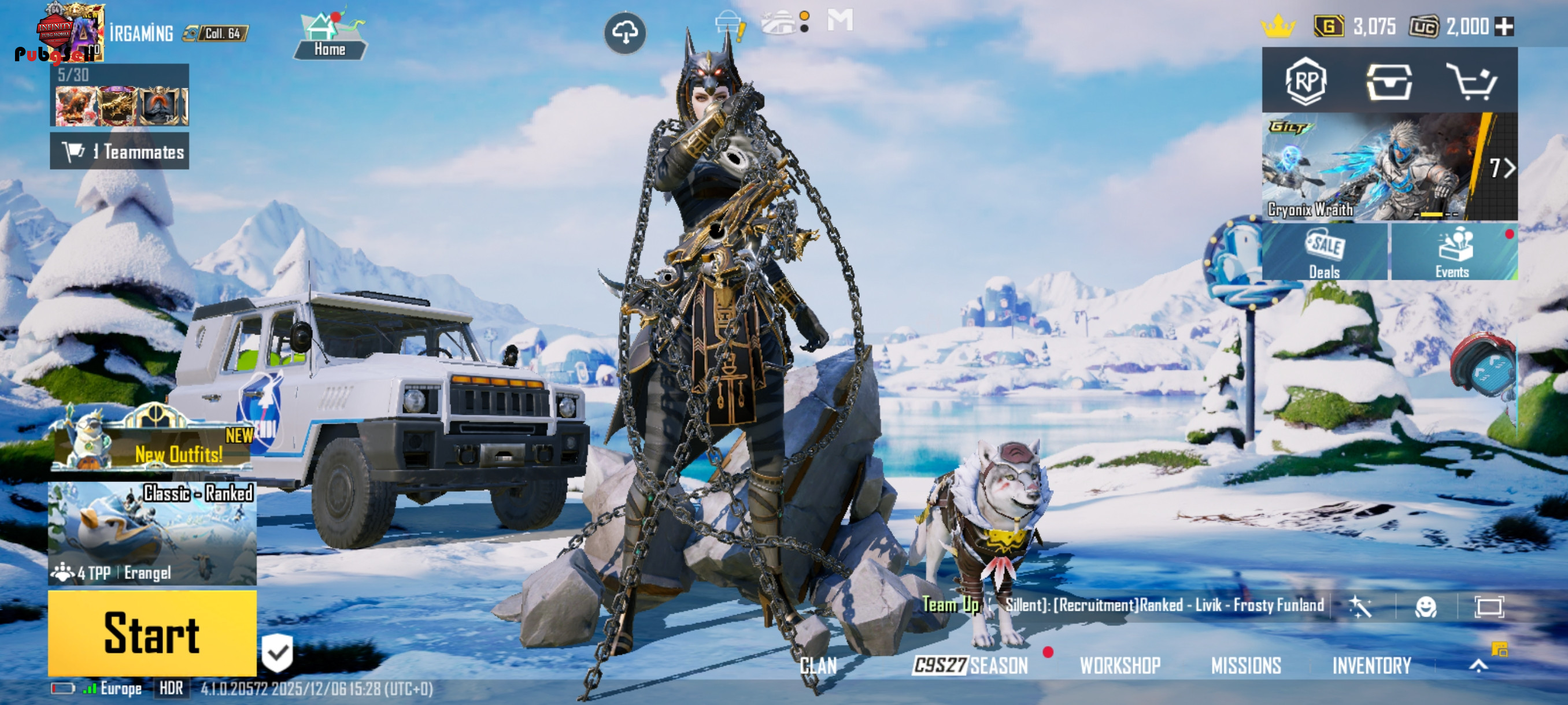1568x705 pixels.
Task: View the Cryonix Wraith banner
Action: [x=1375, y=166]
